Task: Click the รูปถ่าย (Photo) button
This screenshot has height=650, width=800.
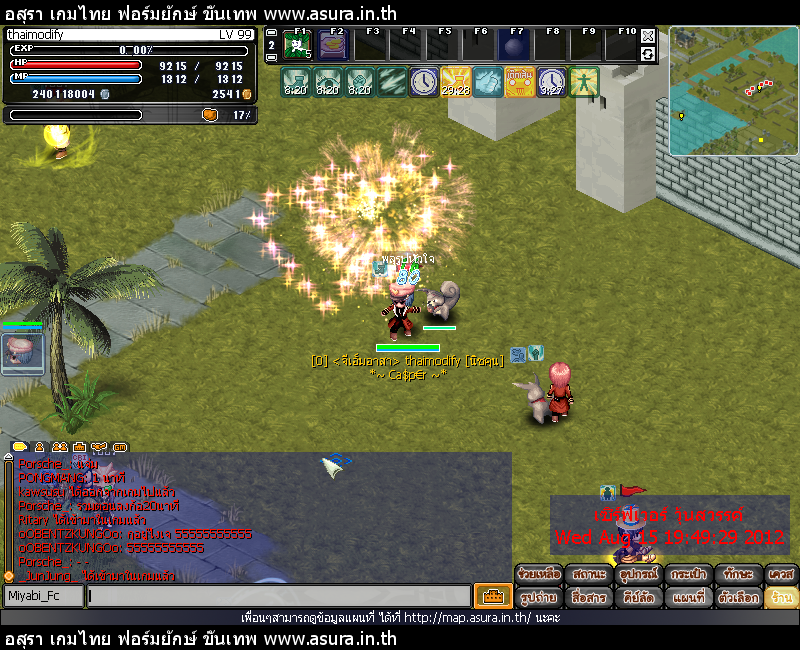Action: pyautogui.click(x=539, y=597)
